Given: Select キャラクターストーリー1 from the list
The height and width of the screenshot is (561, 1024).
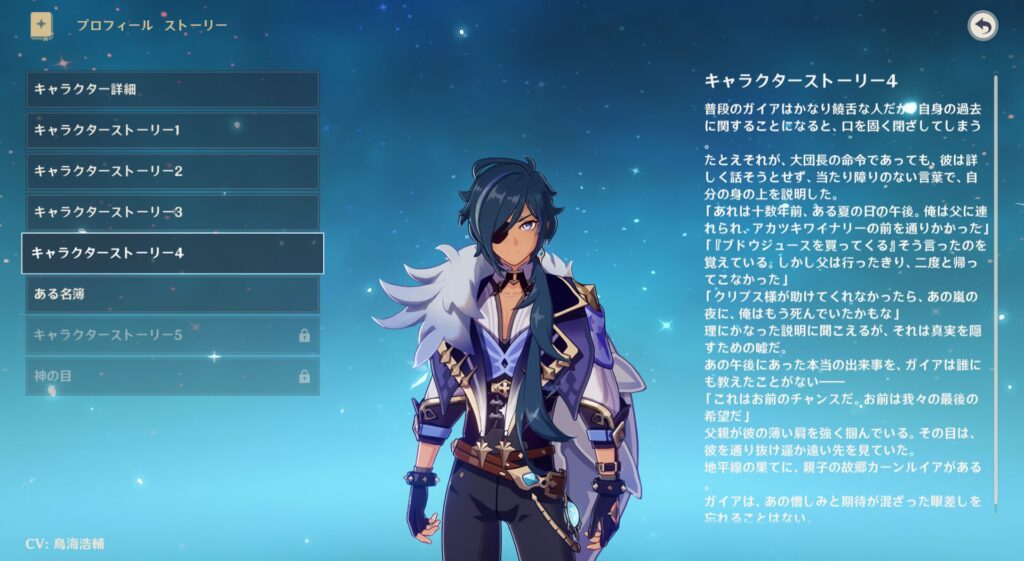Looking at the screenshot, I should tap(172, 130).
